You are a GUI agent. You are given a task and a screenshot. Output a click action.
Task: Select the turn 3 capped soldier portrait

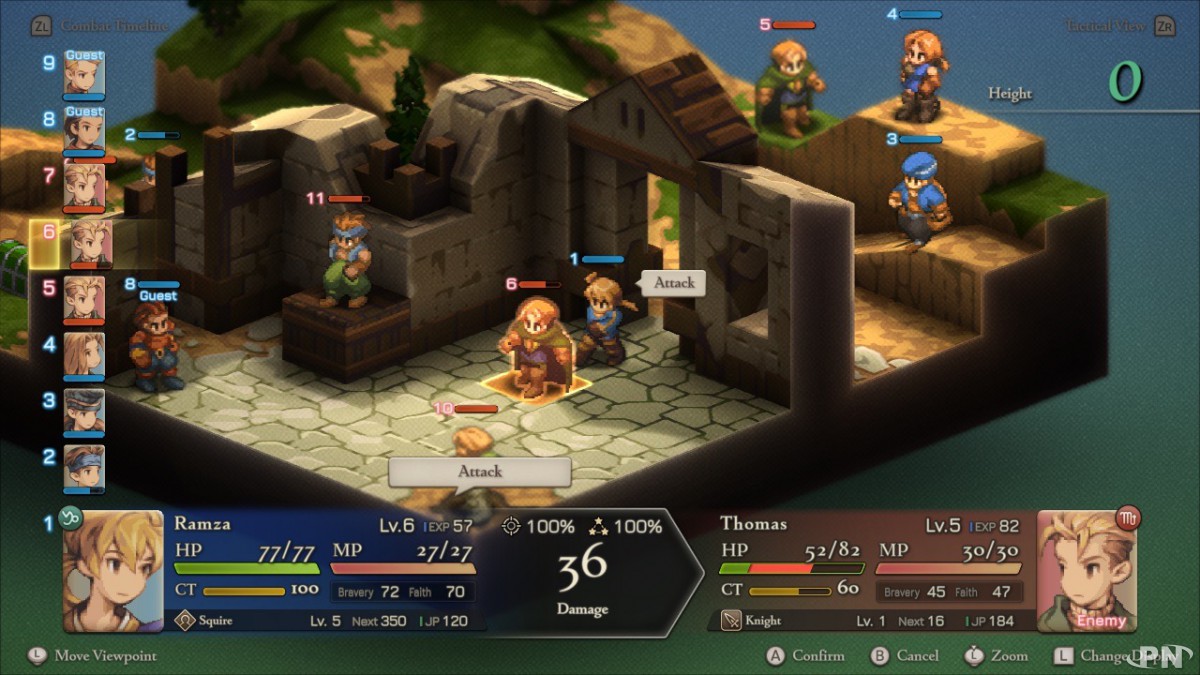(84, 411)
